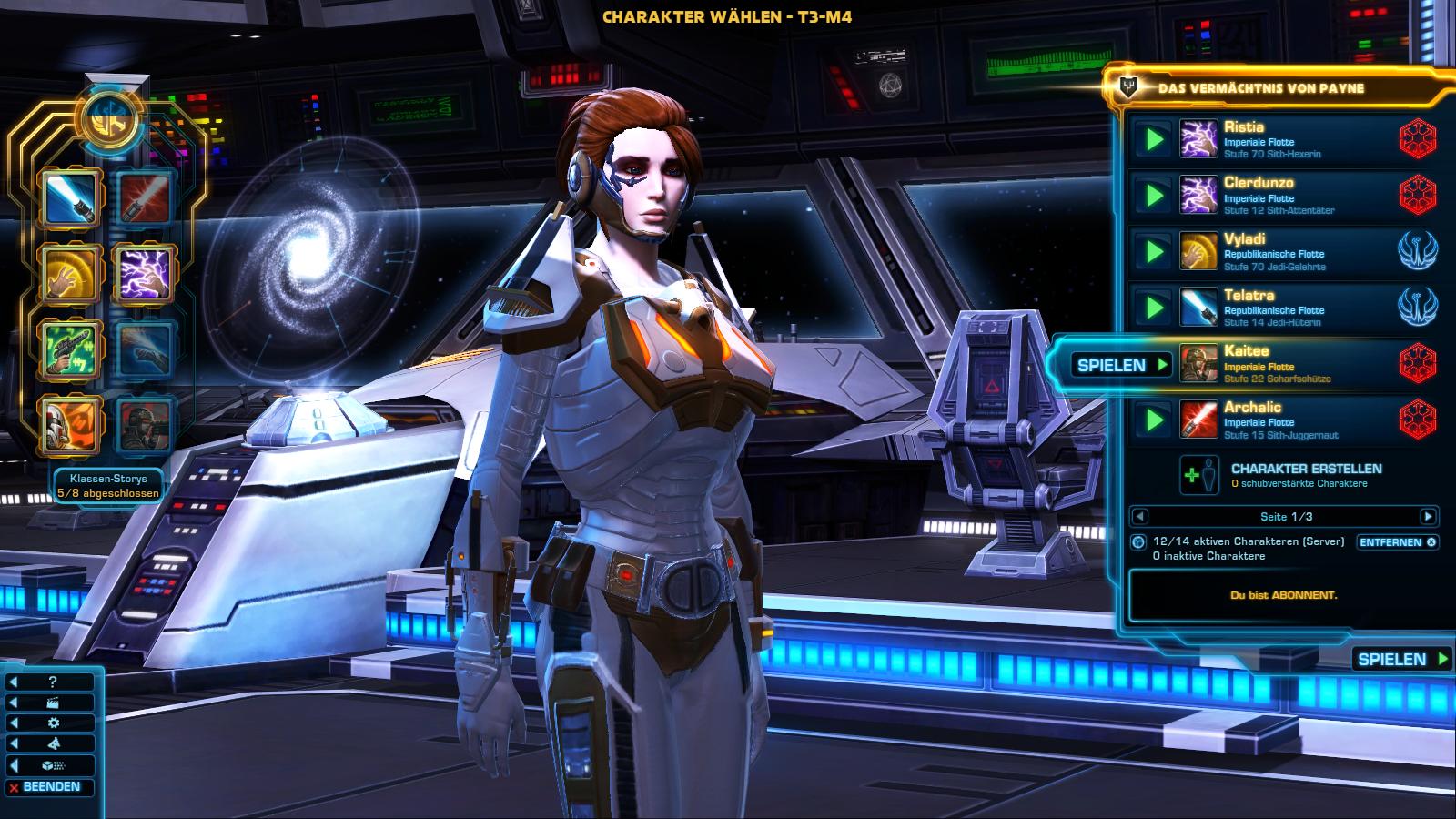Select the character Ristia
This screenshot has height=819, width=1456.
pyautogui.click(x=1292, y=139)
